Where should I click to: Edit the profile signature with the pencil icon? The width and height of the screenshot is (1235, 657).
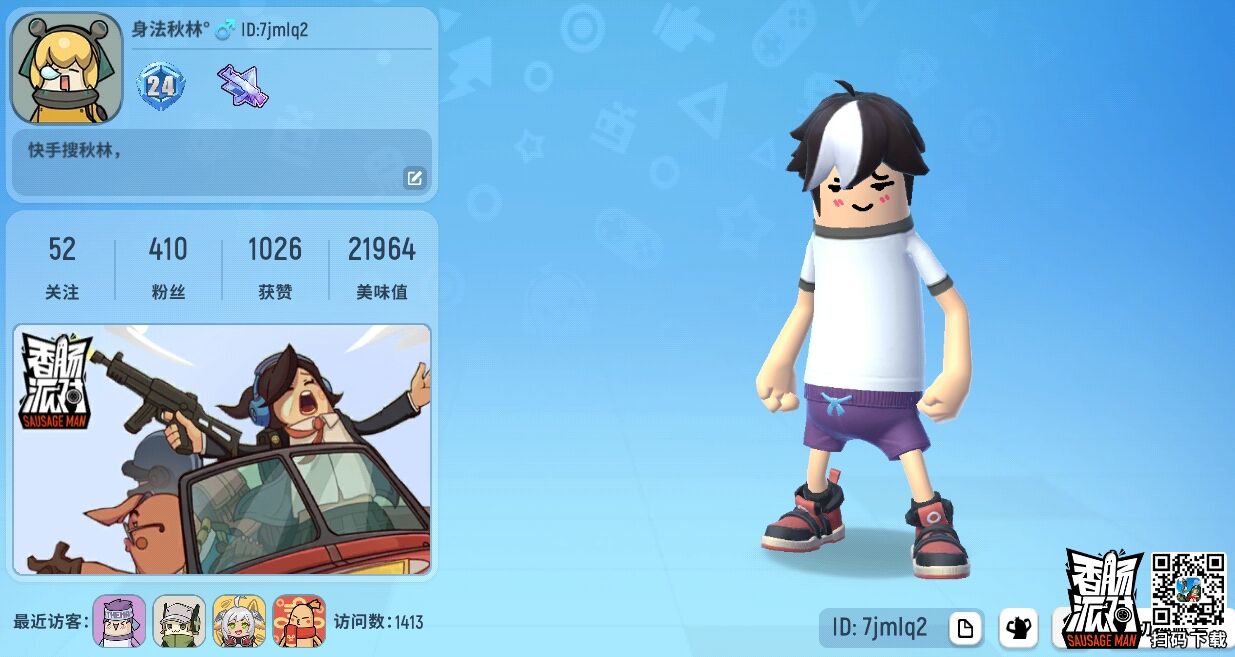click(x=414, y=179)
